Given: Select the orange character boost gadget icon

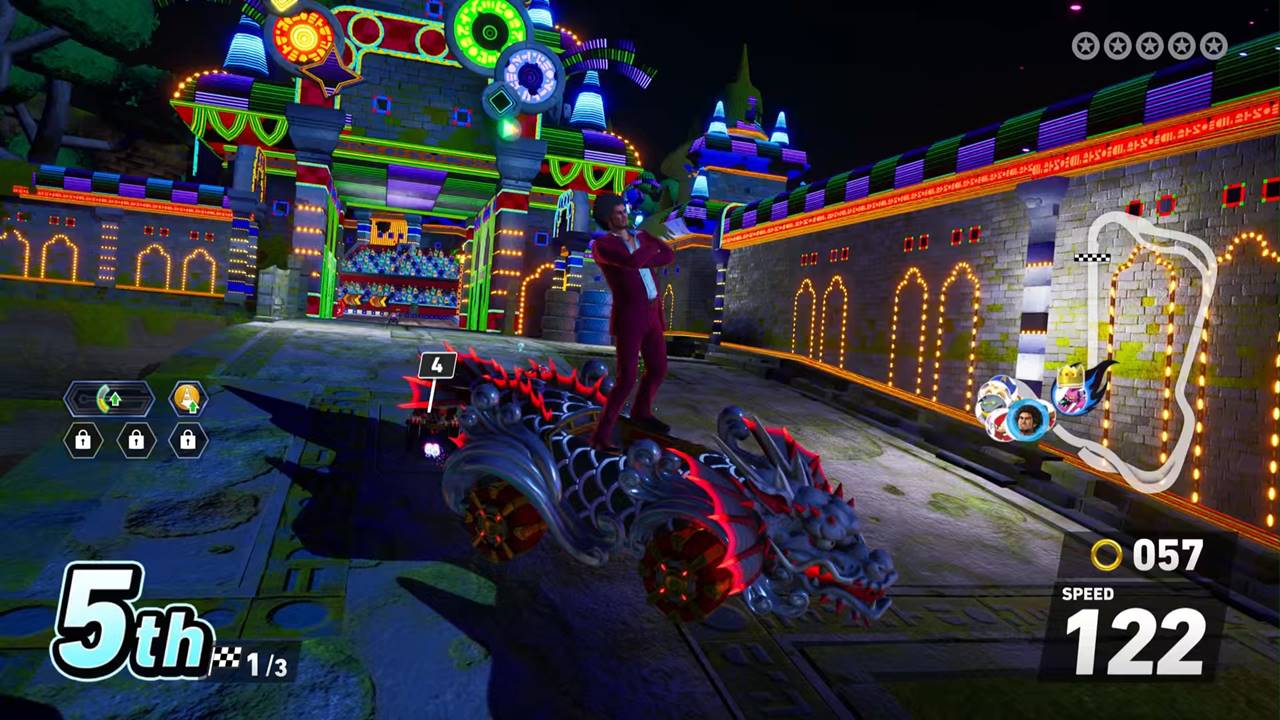Looking at the screenshot, I should (x=188, y=399).
